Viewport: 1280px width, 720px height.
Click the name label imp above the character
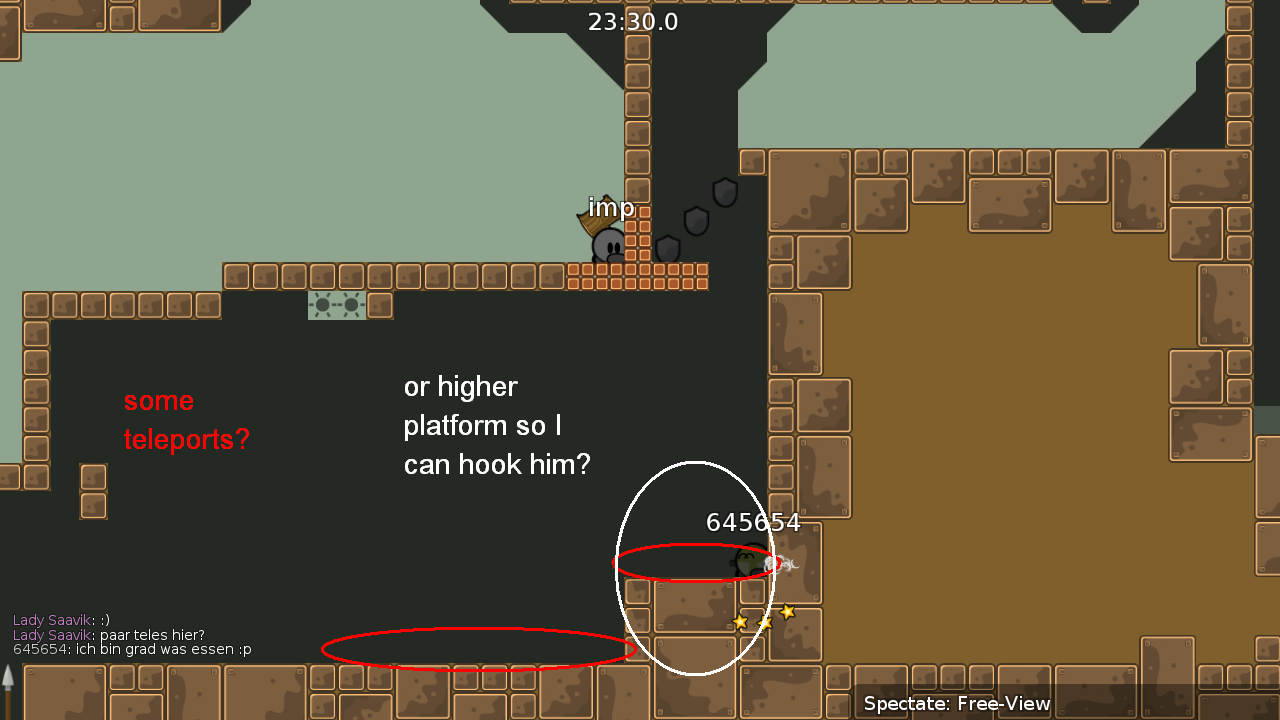click(x=610, y=208)
